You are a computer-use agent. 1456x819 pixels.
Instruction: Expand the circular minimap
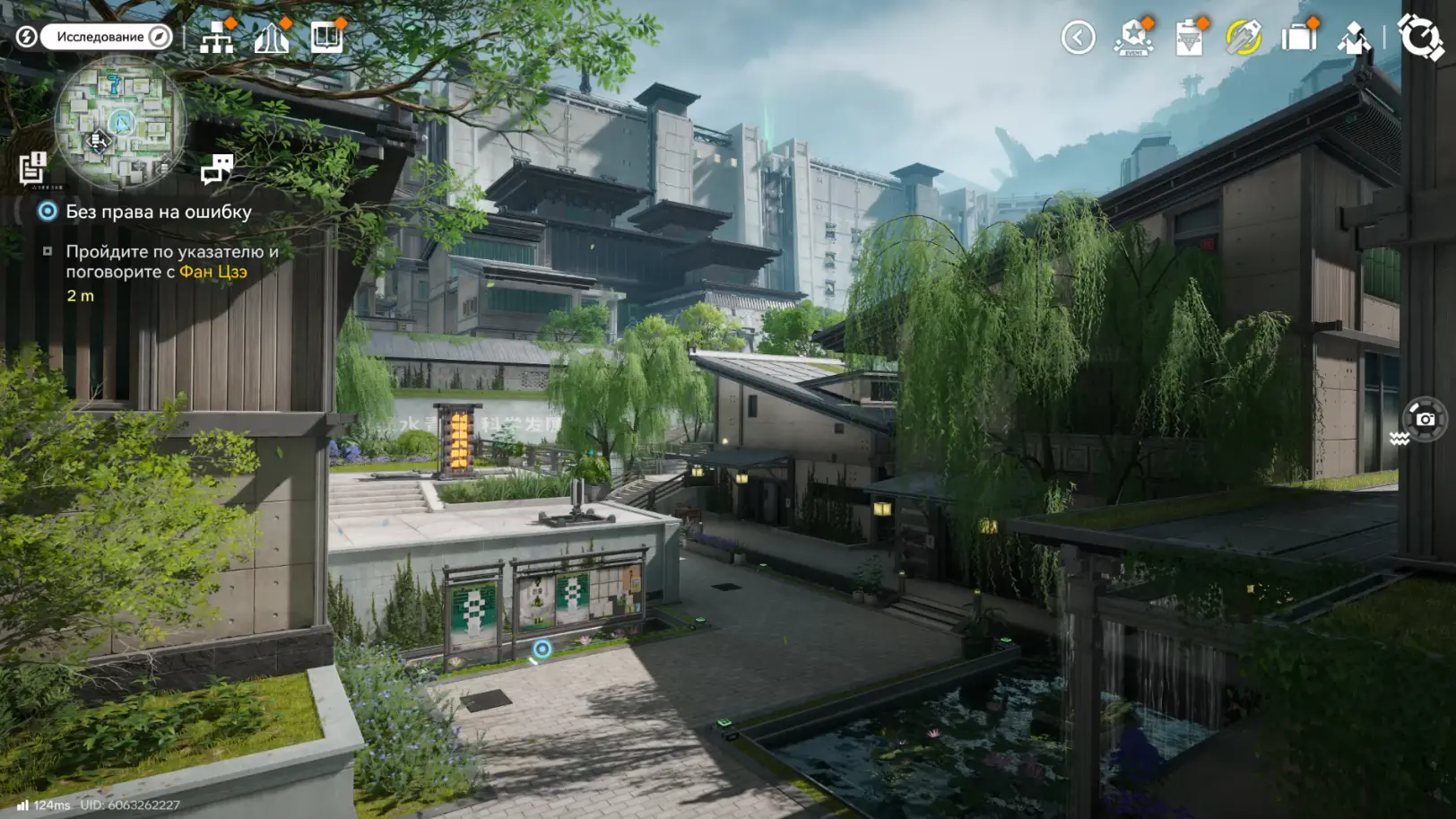120,121
